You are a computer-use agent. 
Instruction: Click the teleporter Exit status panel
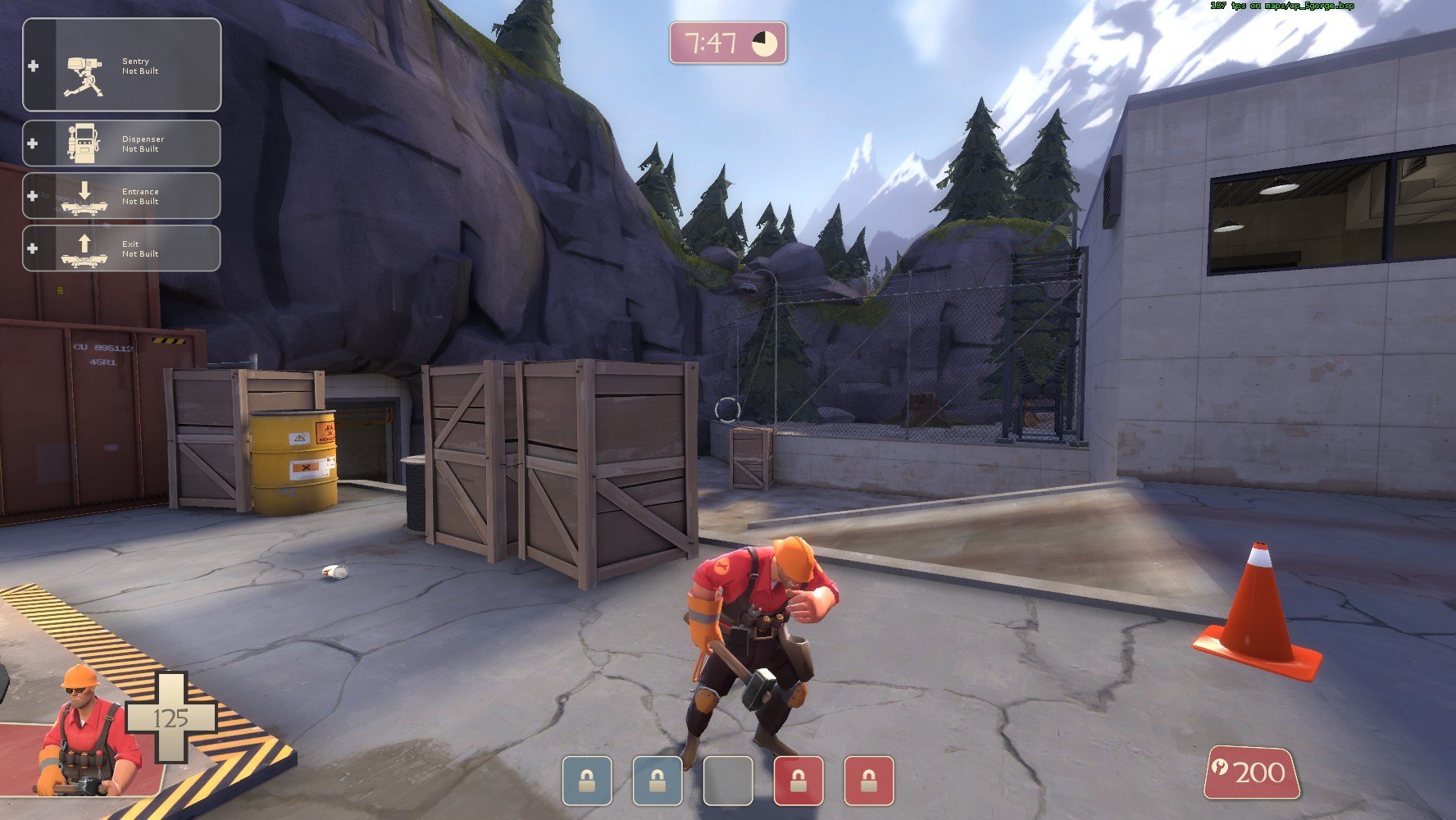coord(121,248)
